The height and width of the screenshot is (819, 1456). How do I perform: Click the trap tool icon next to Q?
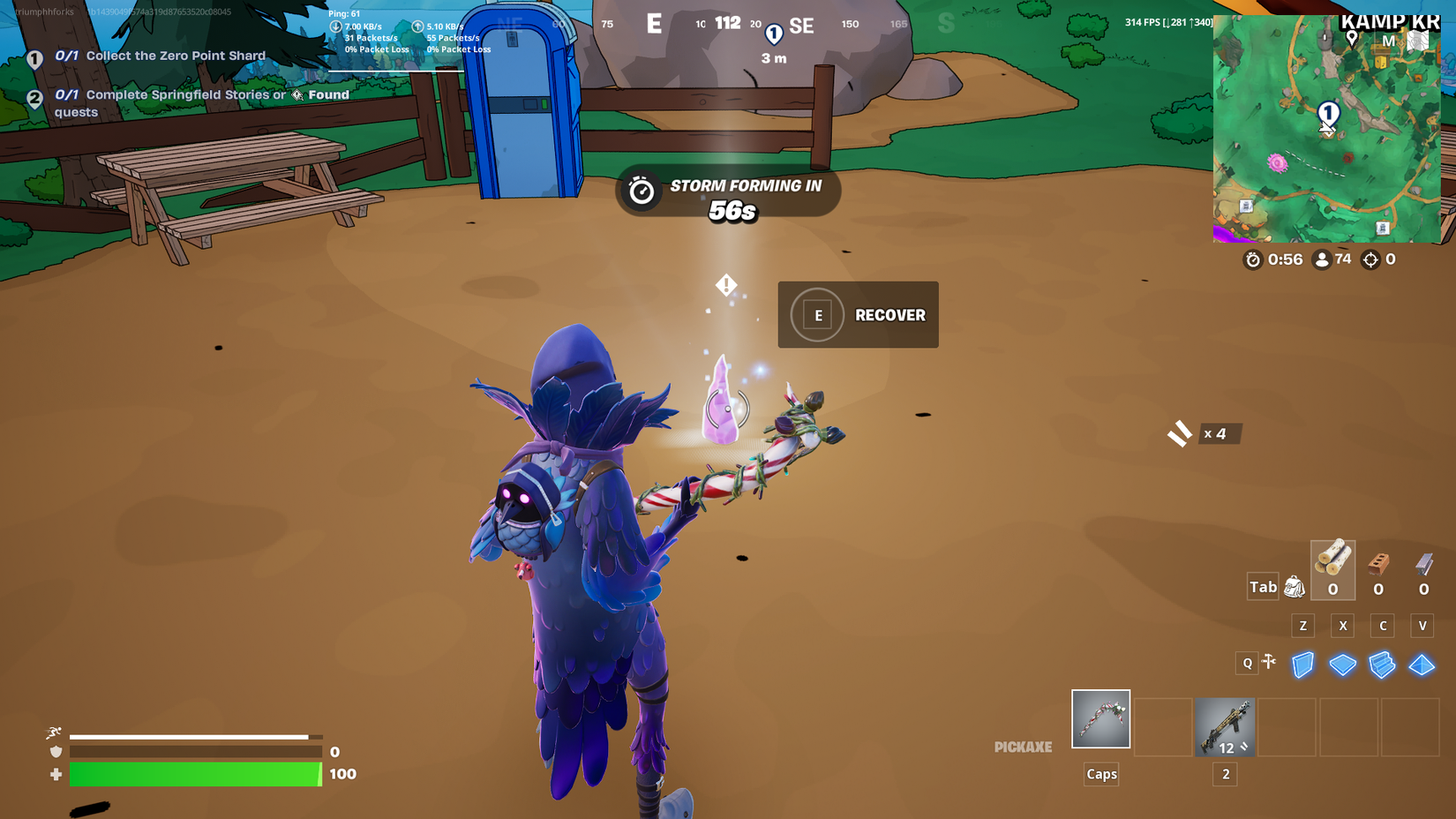1269,662
